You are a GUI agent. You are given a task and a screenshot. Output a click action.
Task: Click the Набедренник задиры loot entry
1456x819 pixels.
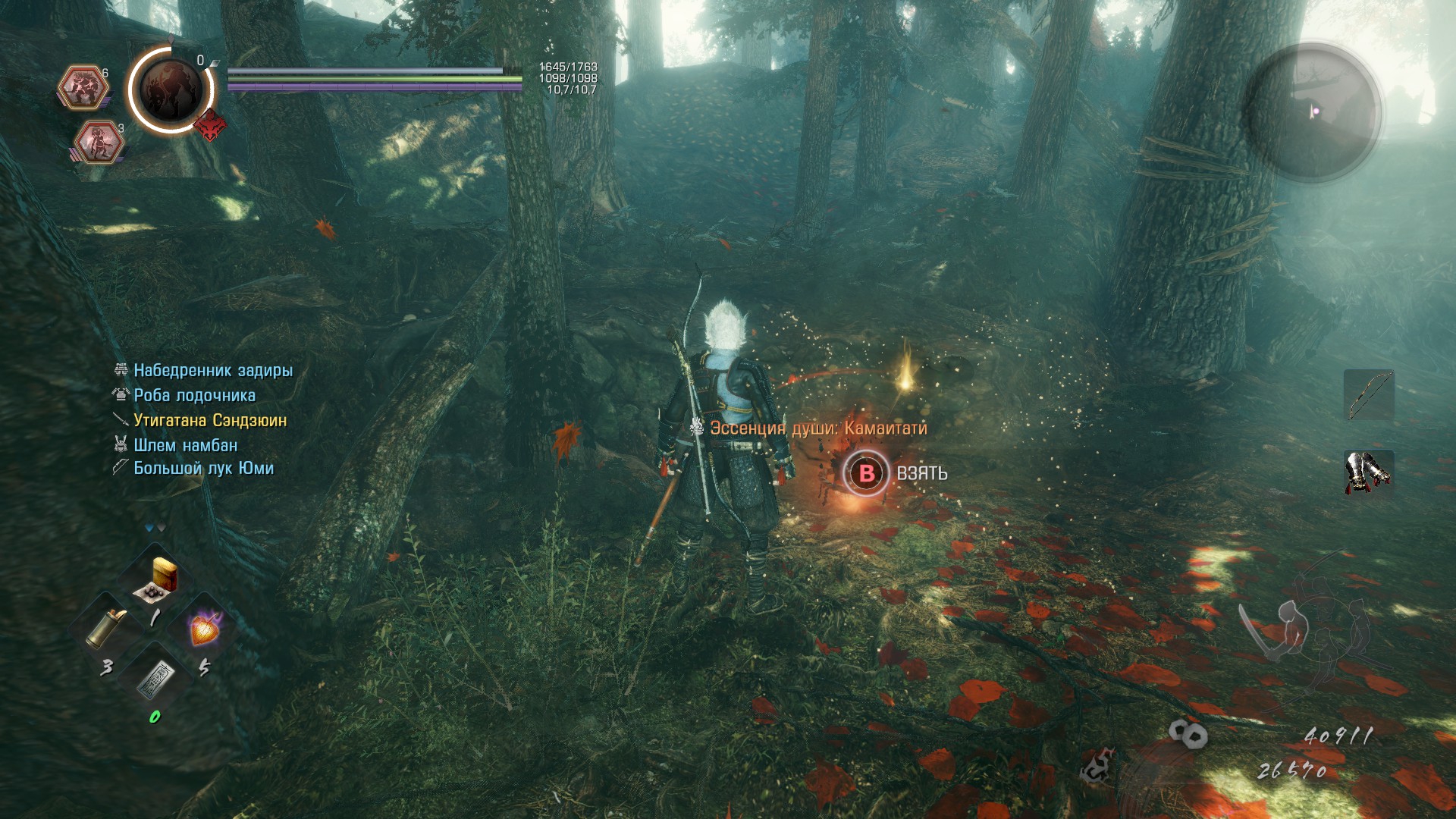pyautogui.click(x=213, y=370)
